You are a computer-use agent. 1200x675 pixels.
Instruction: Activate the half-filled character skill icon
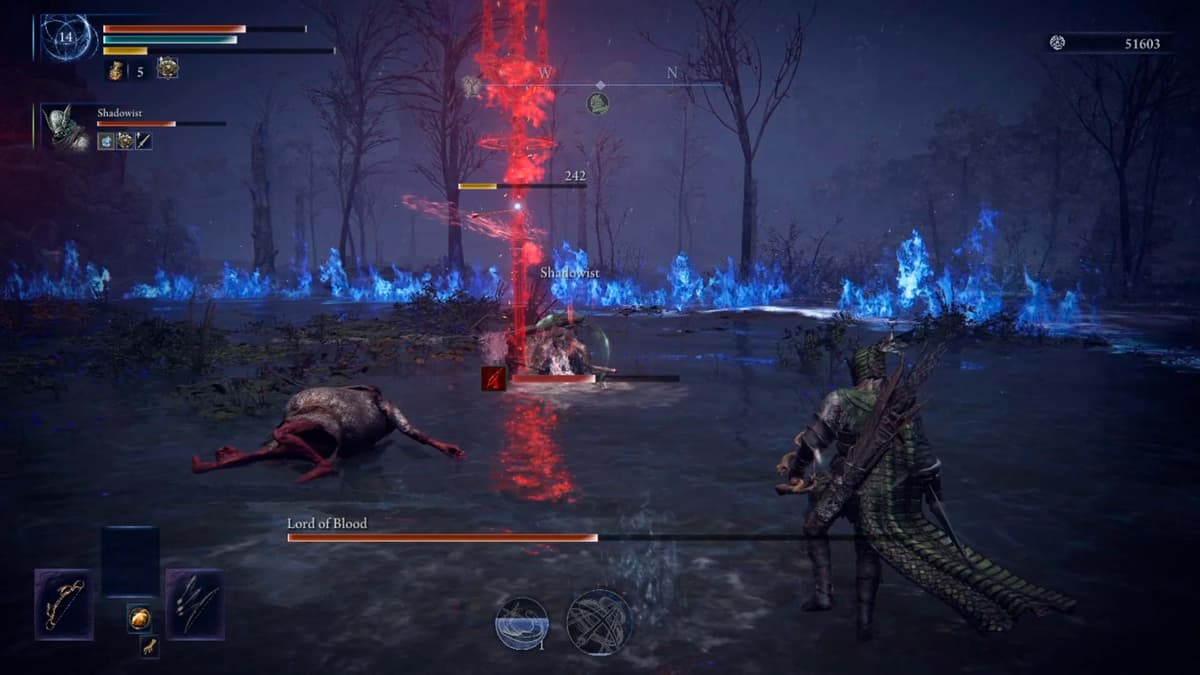pyautogui.click(x=522, y=622)
